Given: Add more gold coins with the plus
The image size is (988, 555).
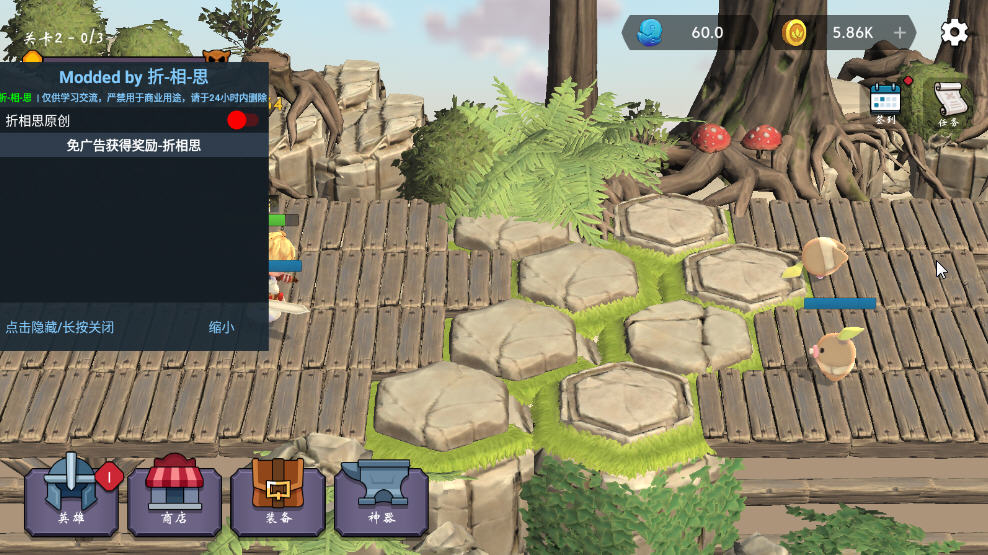Looking at the screenshot, I should click(899, 33).
